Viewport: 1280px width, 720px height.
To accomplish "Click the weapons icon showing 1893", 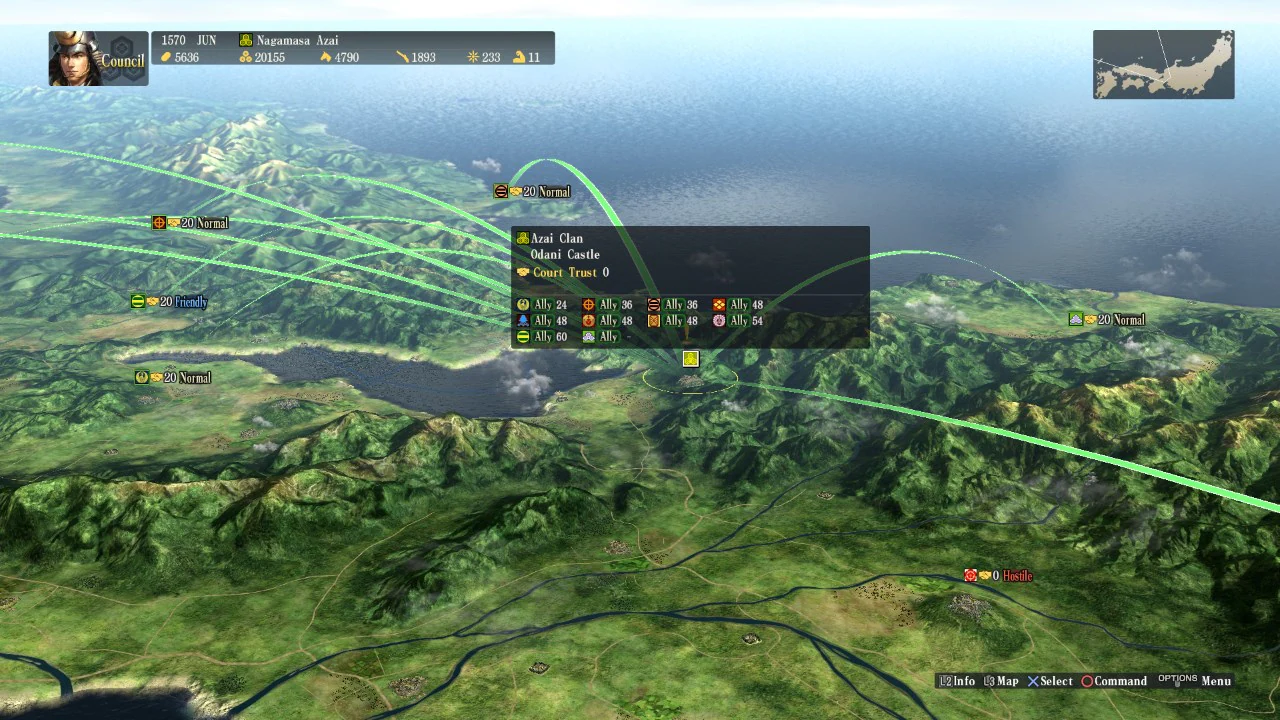I will click(x=402, y=57).
